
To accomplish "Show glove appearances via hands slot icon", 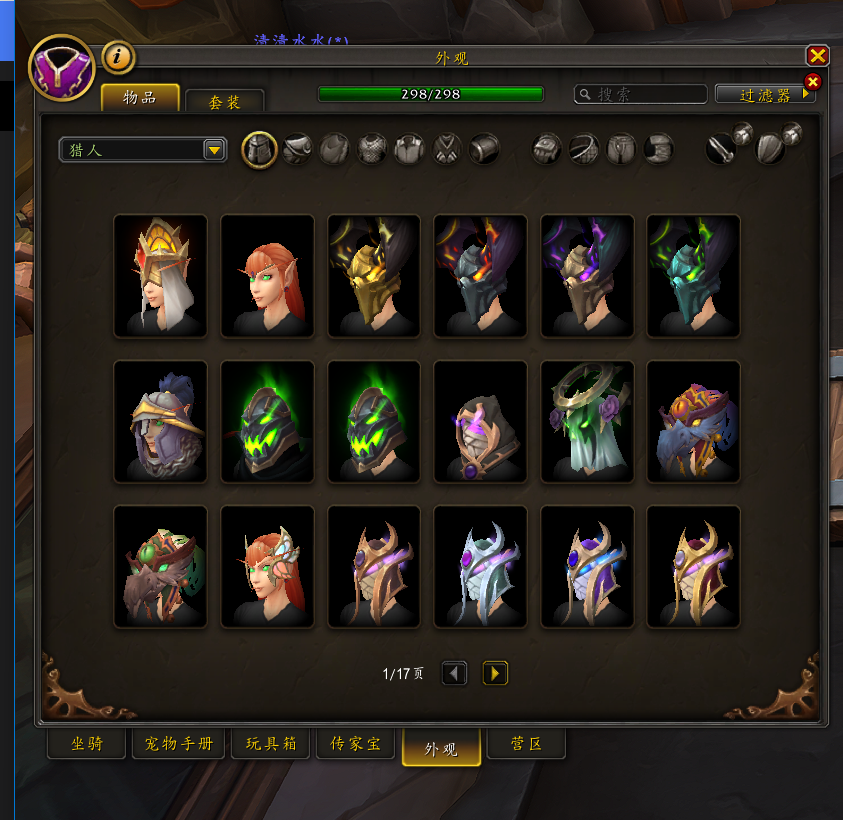I will pyautogui.click(x=546, y=150).
